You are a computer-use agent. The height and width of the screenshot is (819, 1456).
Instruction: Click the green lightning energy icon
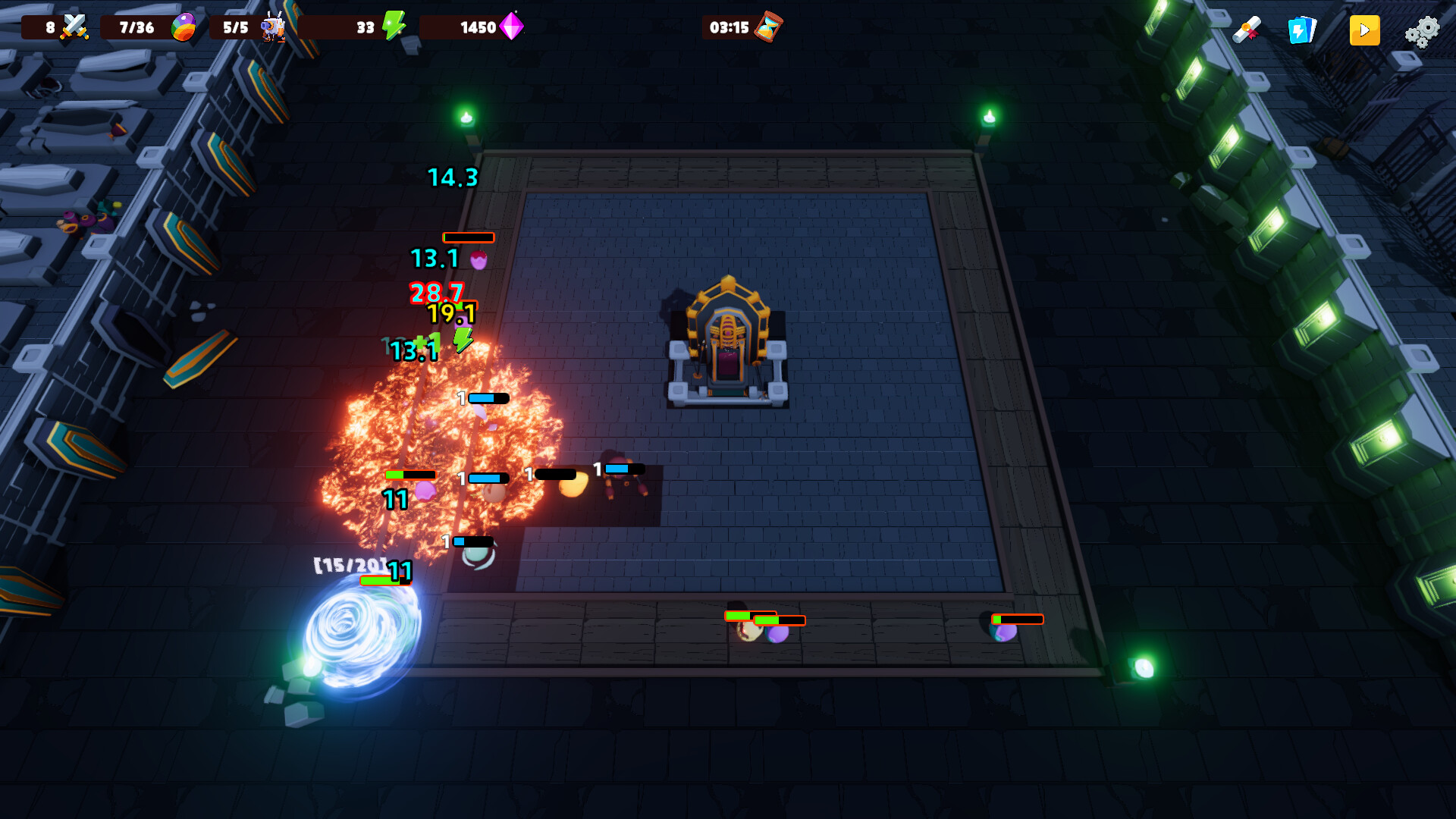pyautogui.click(x=394, y=27)
